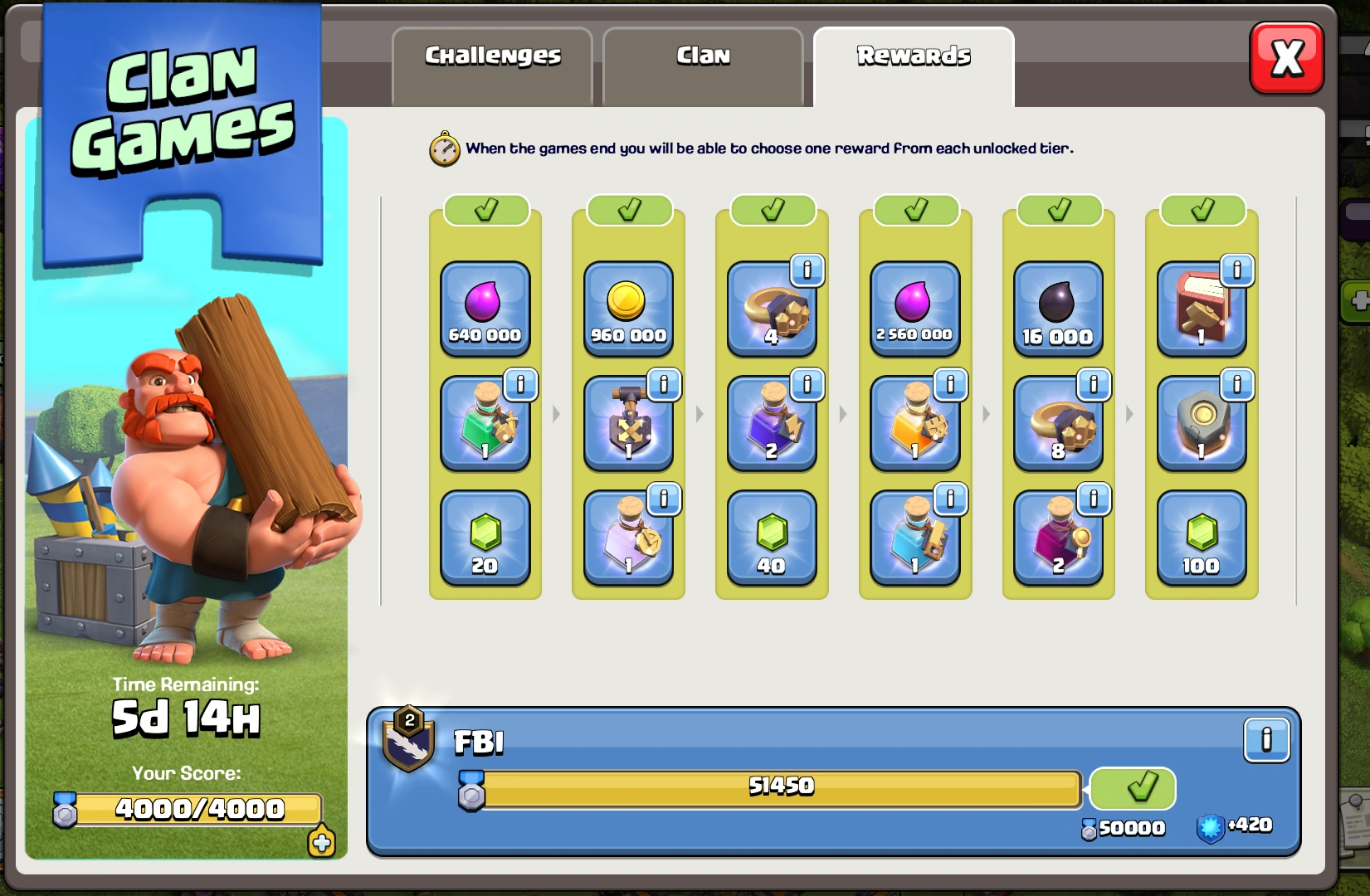This screenshot has width=1370, height=896.
Task: Click the 51450 clan progress bar
Action: tap(780, 788)
